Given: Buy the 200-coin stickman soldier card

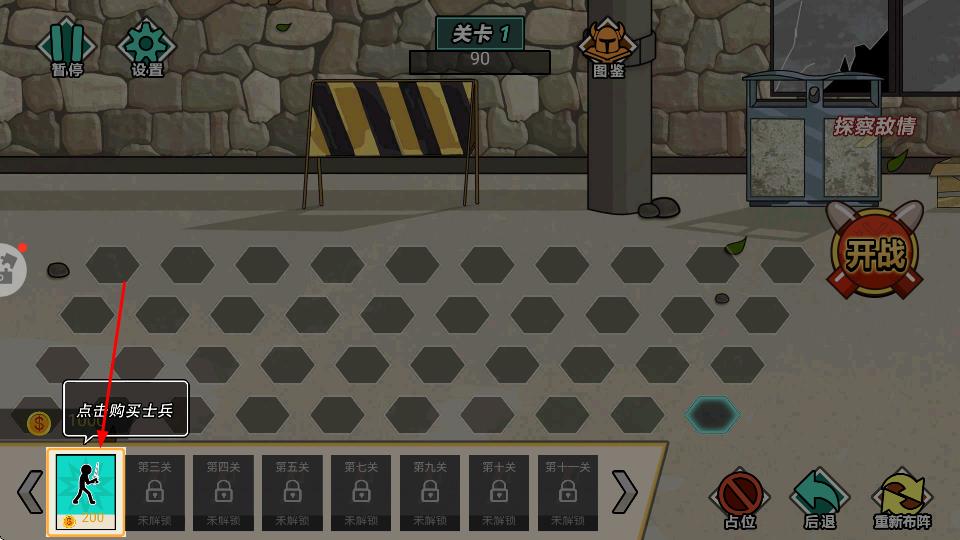Looking at the screenshot, I should point(86,492).
